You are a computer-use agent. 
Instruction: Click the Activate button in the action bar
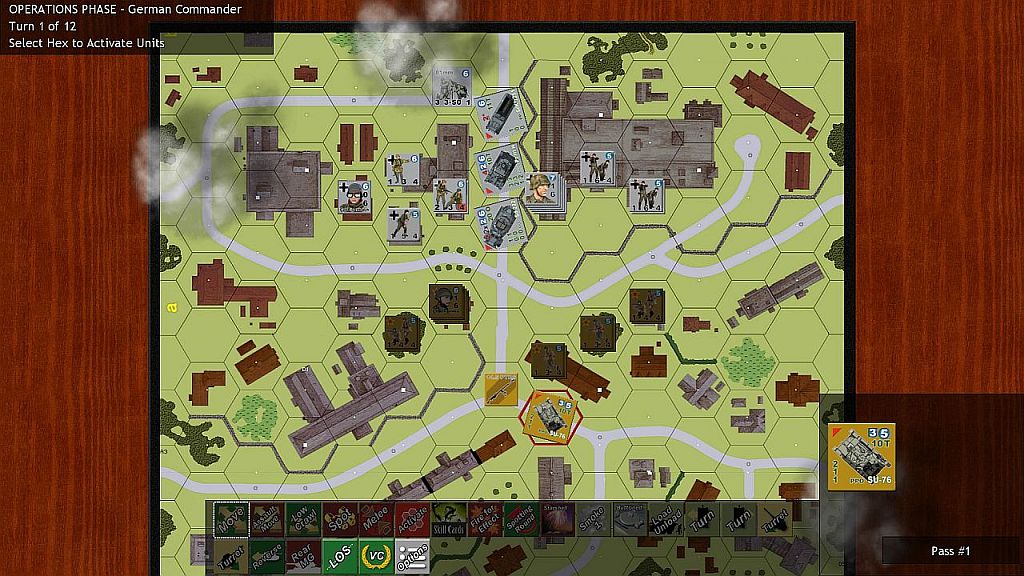click(412, 519)
